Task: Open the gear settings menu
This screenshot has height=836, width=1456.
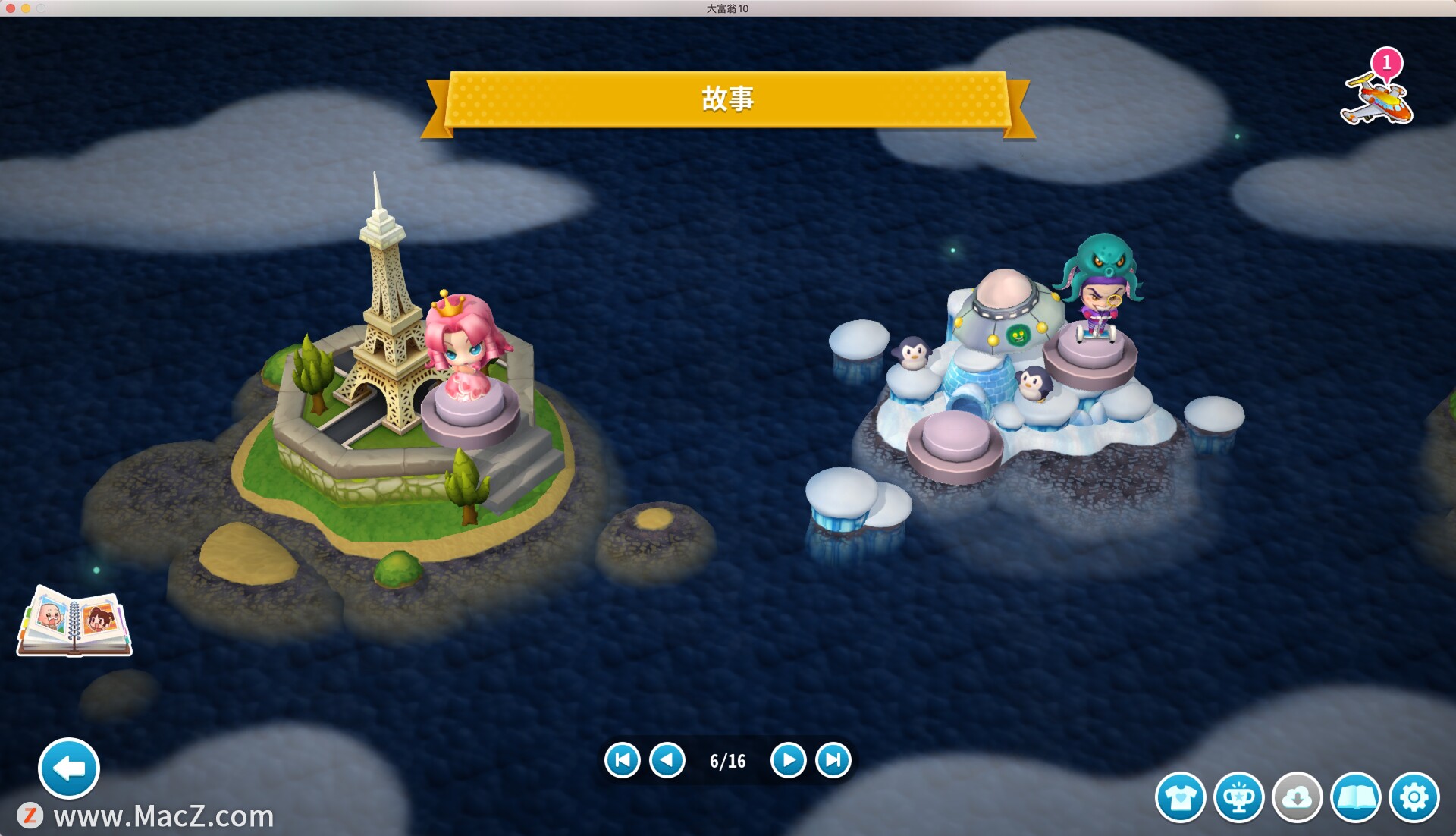Action: [1414, 797]
